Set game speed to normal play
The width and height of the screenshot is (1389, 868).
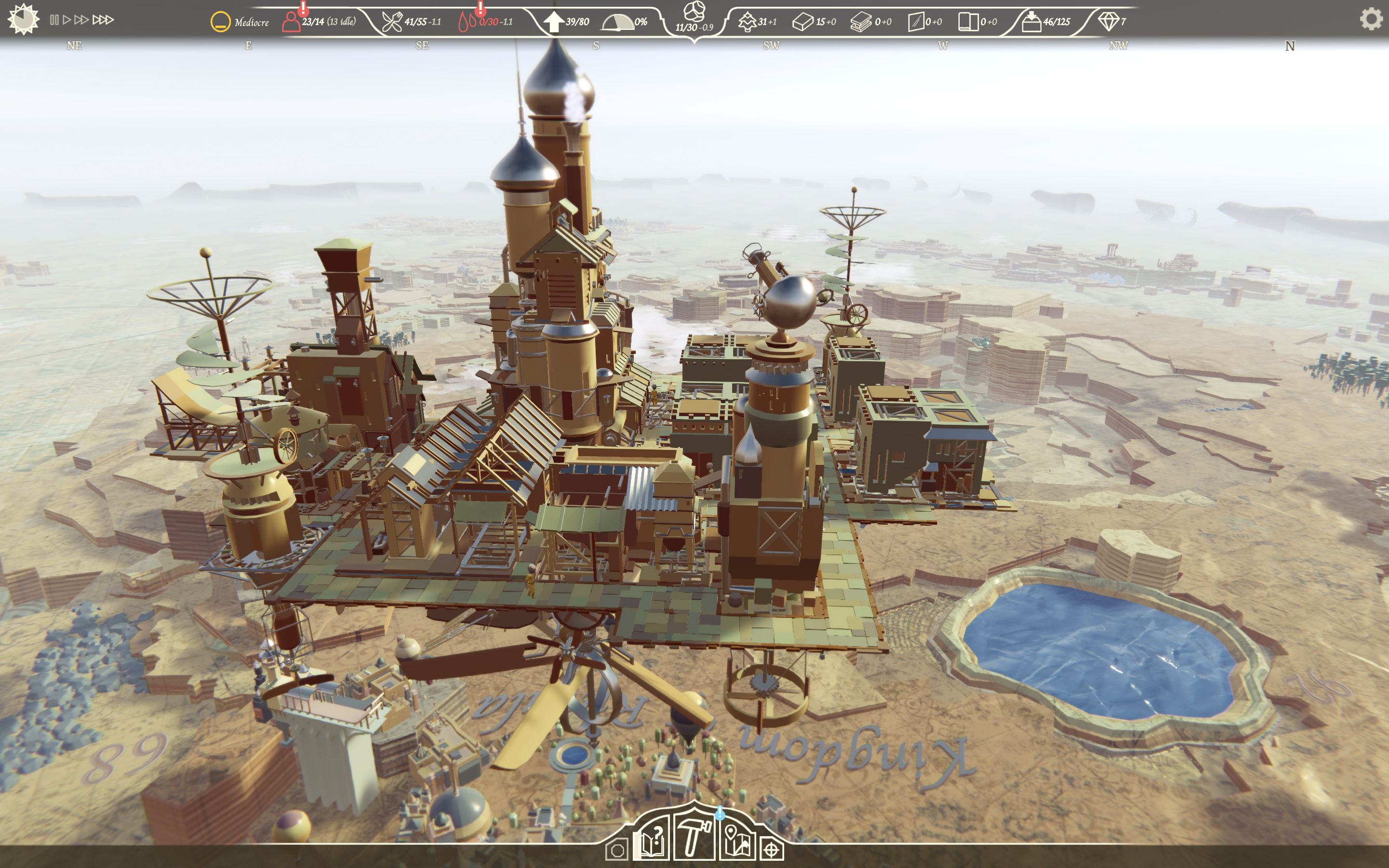(67, 20)
